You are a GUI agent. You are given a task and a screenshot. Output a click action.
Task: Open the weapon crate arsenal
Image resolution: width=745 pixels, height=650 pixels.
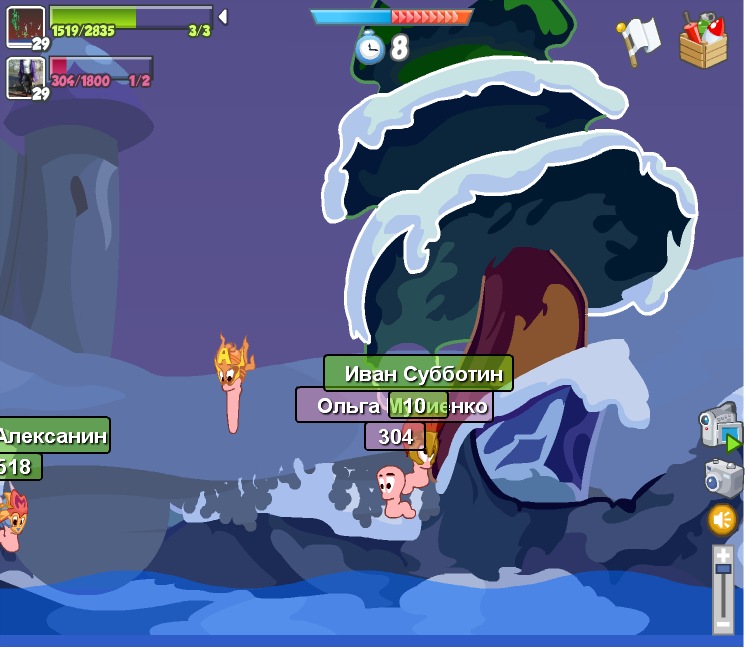[x=703, y=42]
